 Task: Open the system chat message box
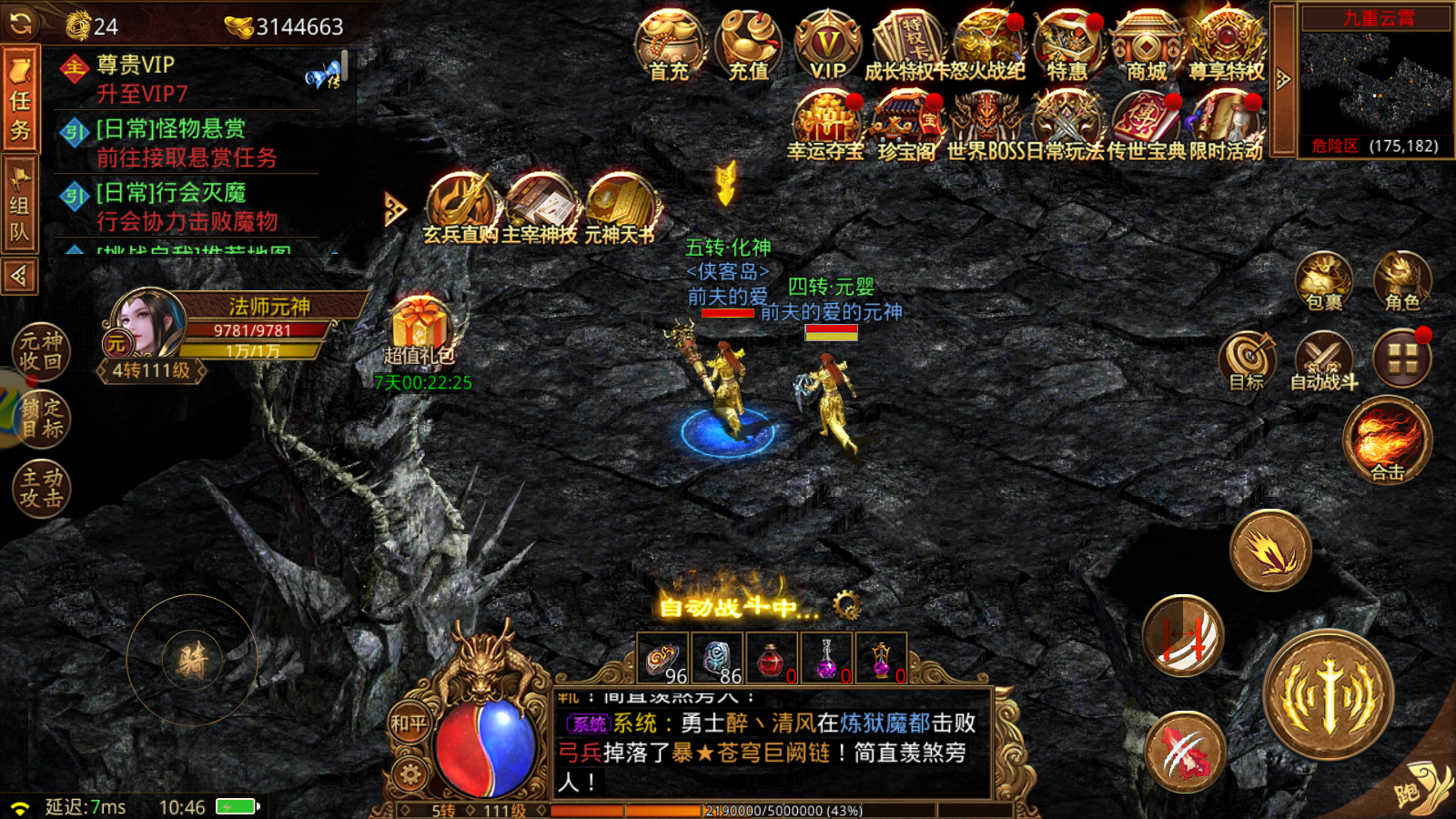tap(772, 743)
